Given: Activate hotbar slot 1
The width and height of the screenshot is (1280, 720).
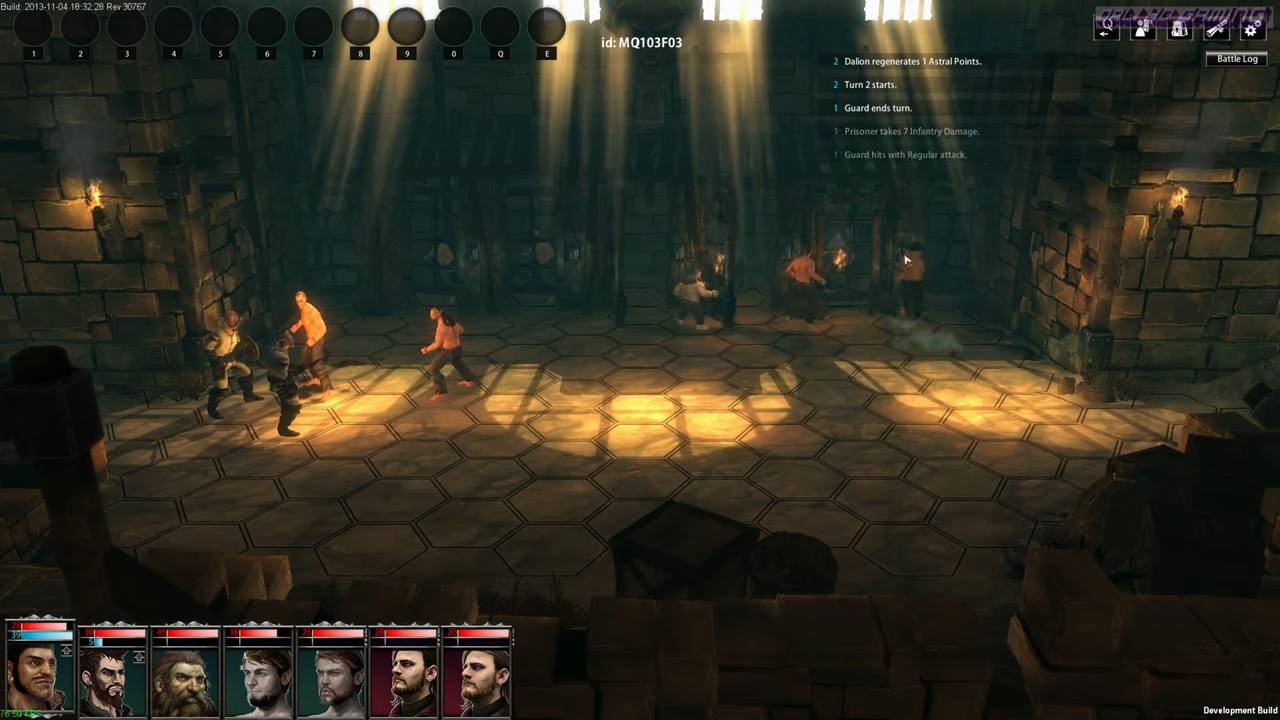Looking at the screenshot, I should point(33,28).
